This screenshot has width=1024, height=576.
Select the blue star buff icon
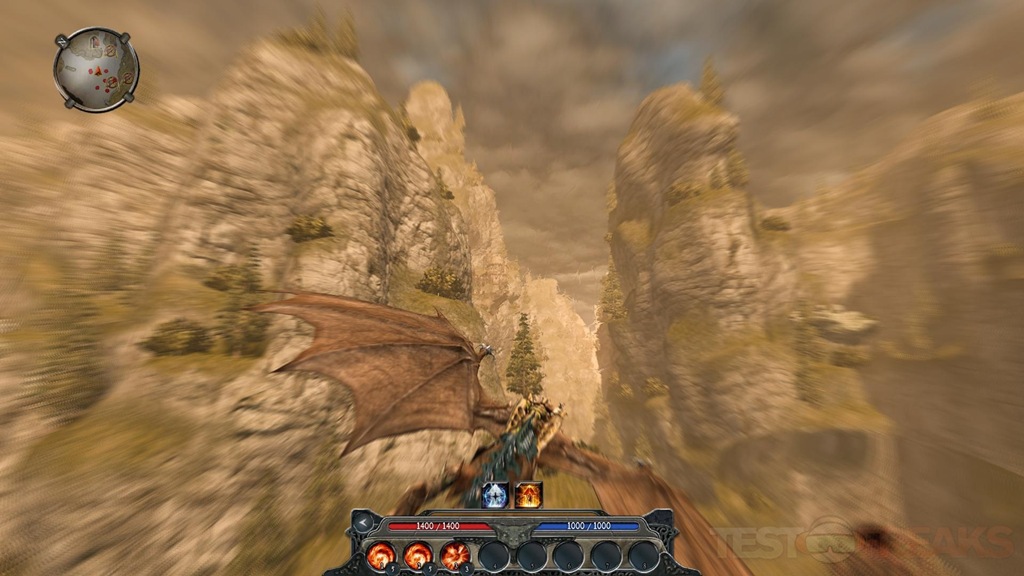[x=496, y=494]
